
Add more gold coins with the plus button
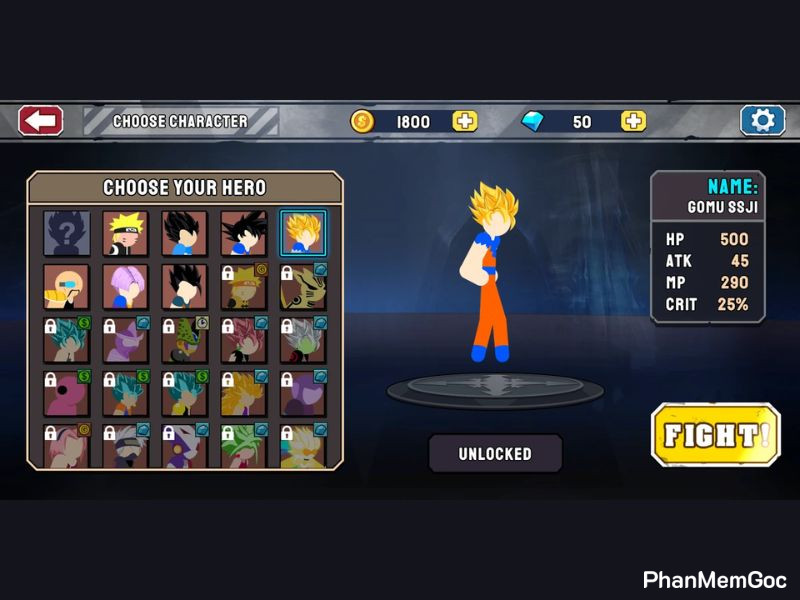(465, 121)
